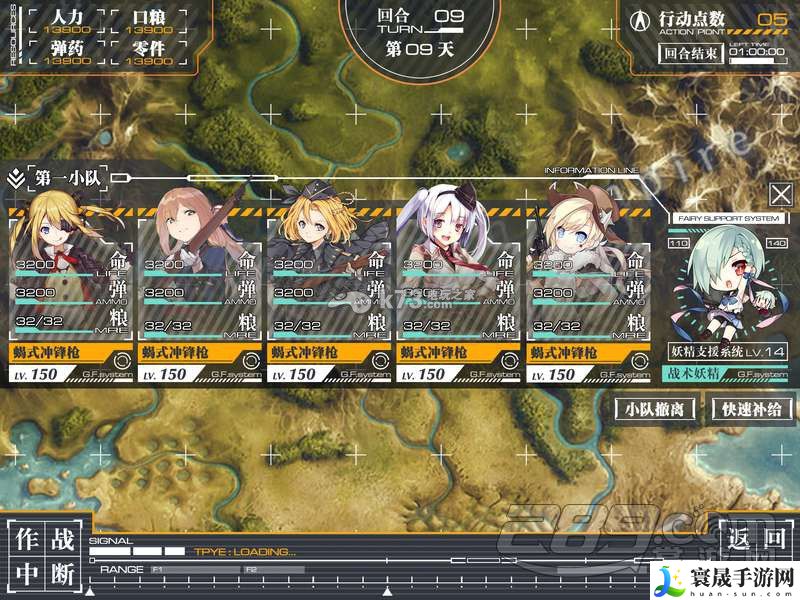The width and height of the screenshot is (800, 600).
Task: Close the squad panel with the X
Action: (x=779, y=194)
